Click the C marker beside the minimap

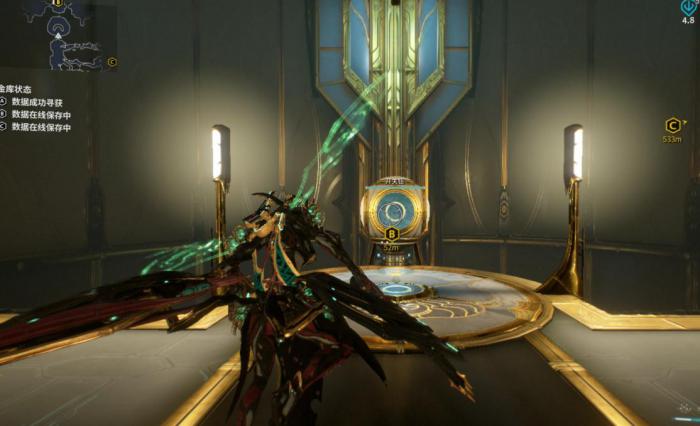click(x=112, y=62)
